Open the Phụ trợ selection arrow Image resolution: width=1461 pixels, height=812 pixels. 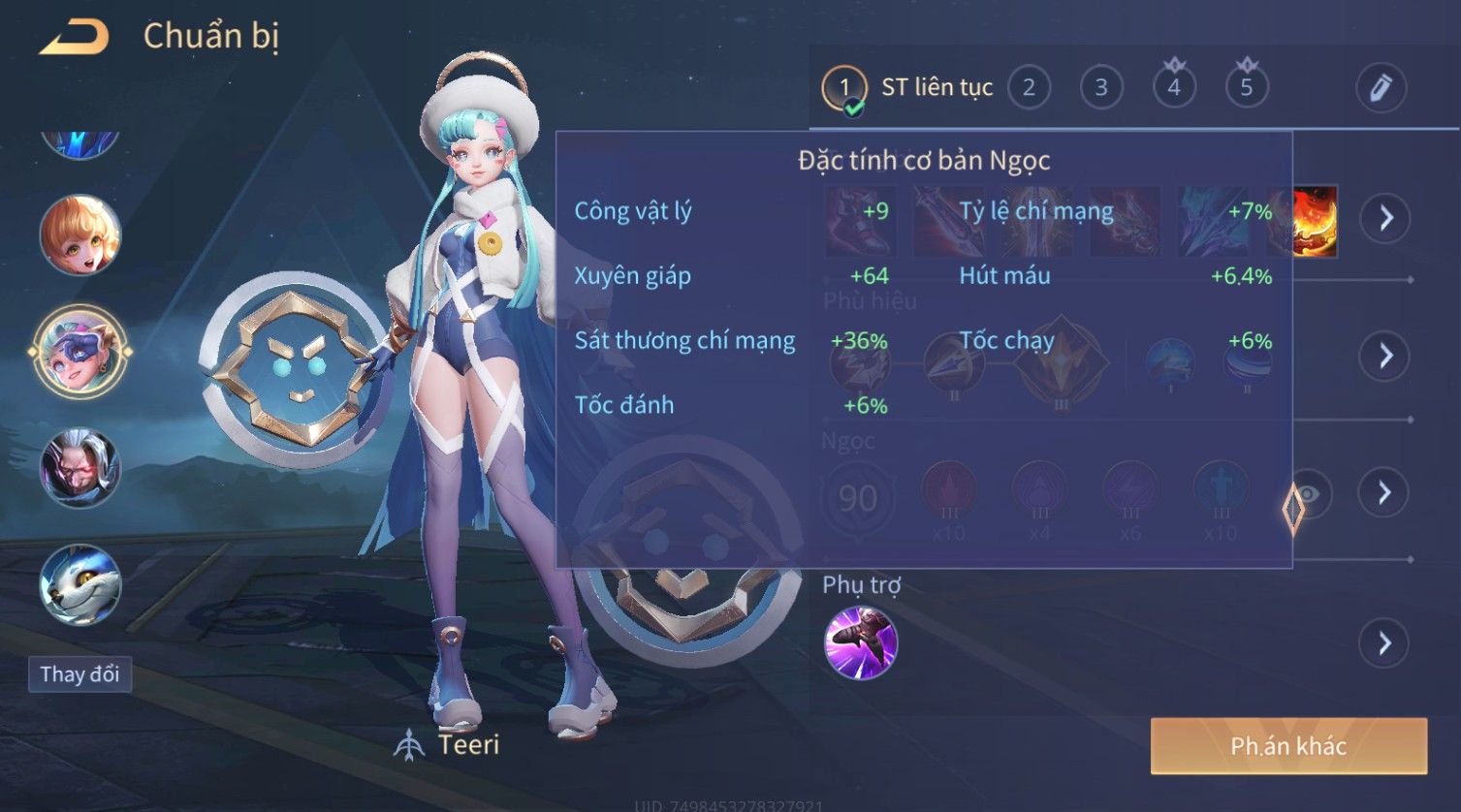[1384, 643]
